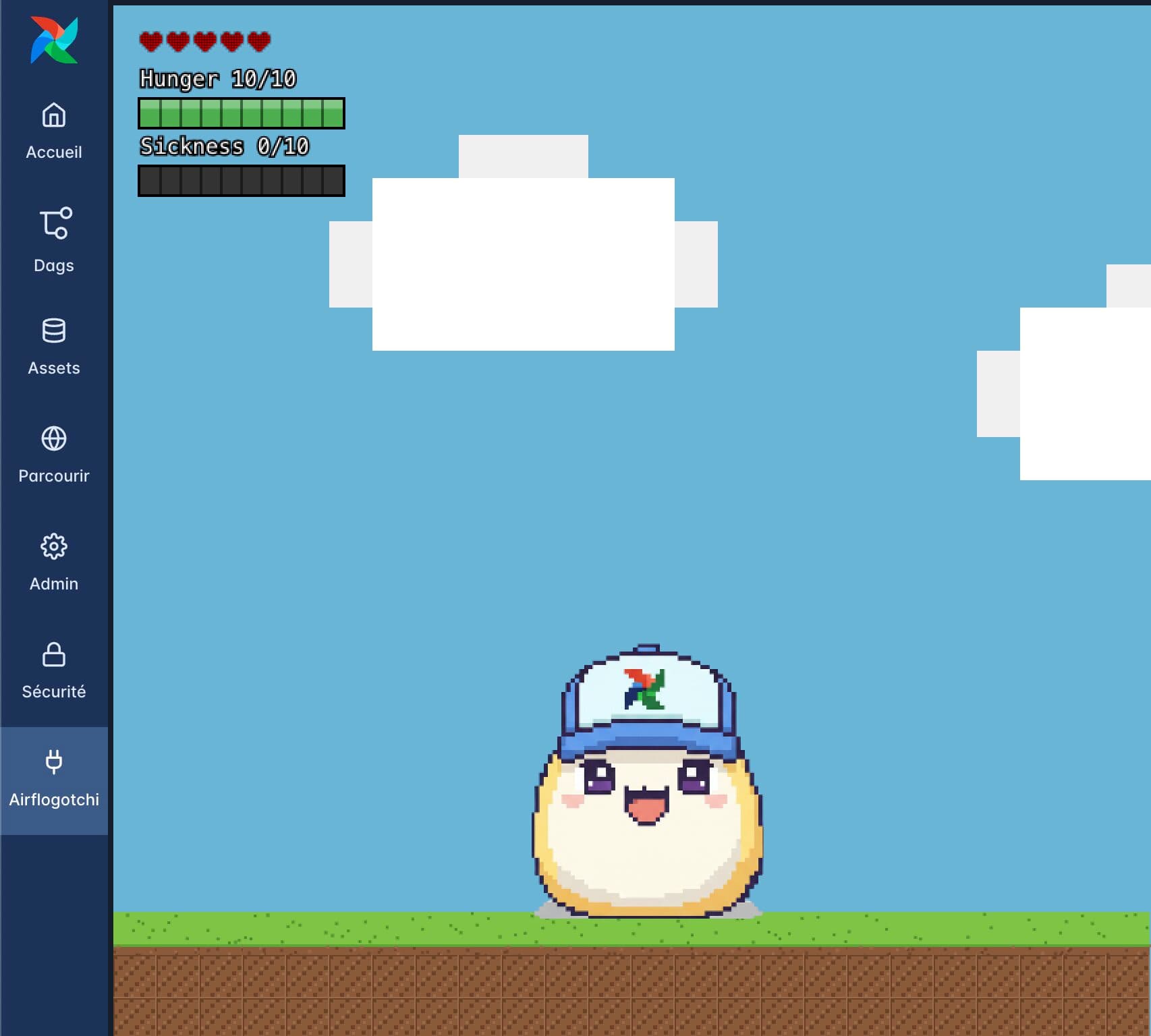Click the last red heart indicator
This screenshot has height=1036, width=1151.
(260, 42)
